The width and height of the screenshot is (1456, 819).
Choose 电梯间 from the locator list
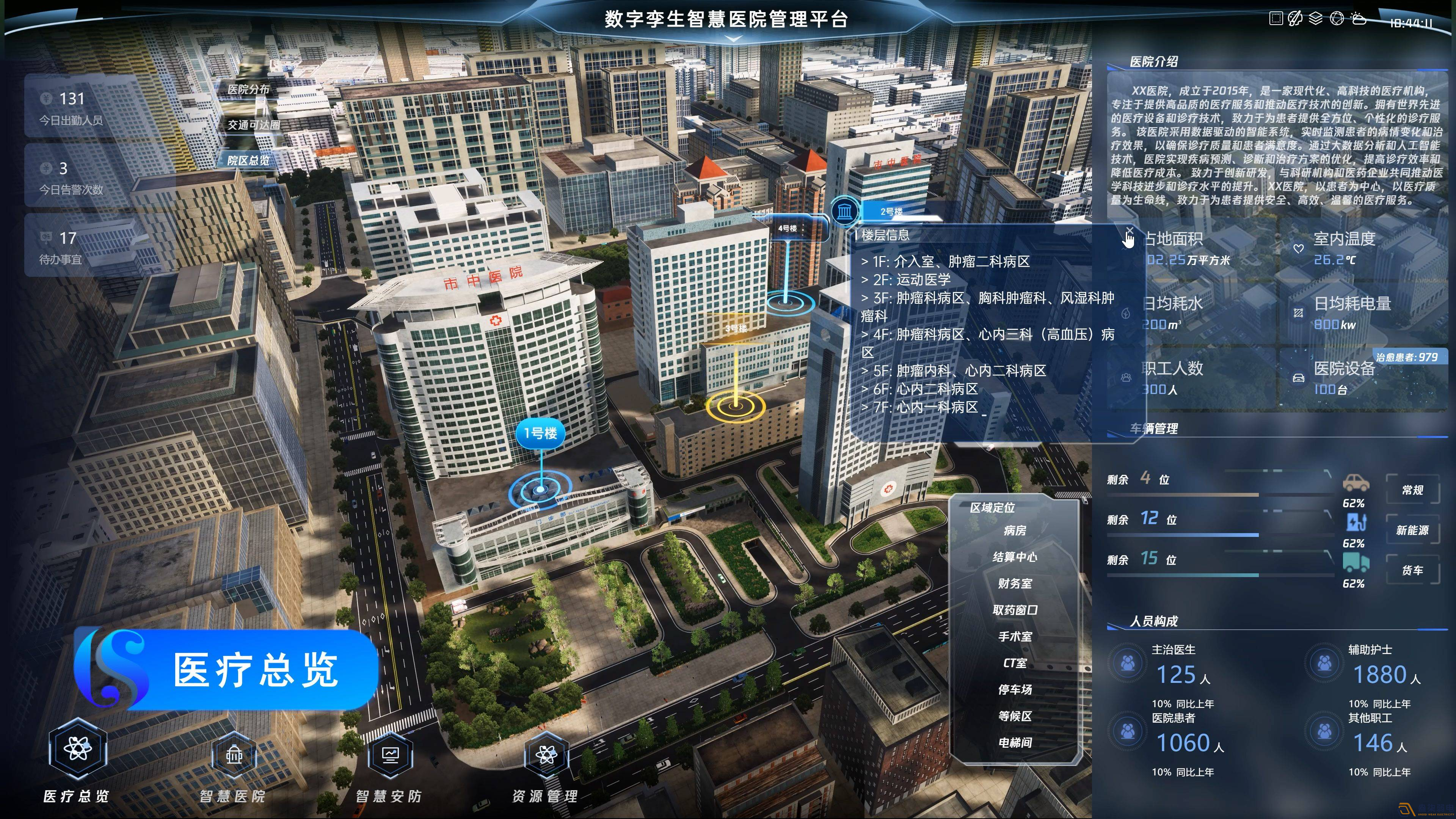(x=1015, y=743)
